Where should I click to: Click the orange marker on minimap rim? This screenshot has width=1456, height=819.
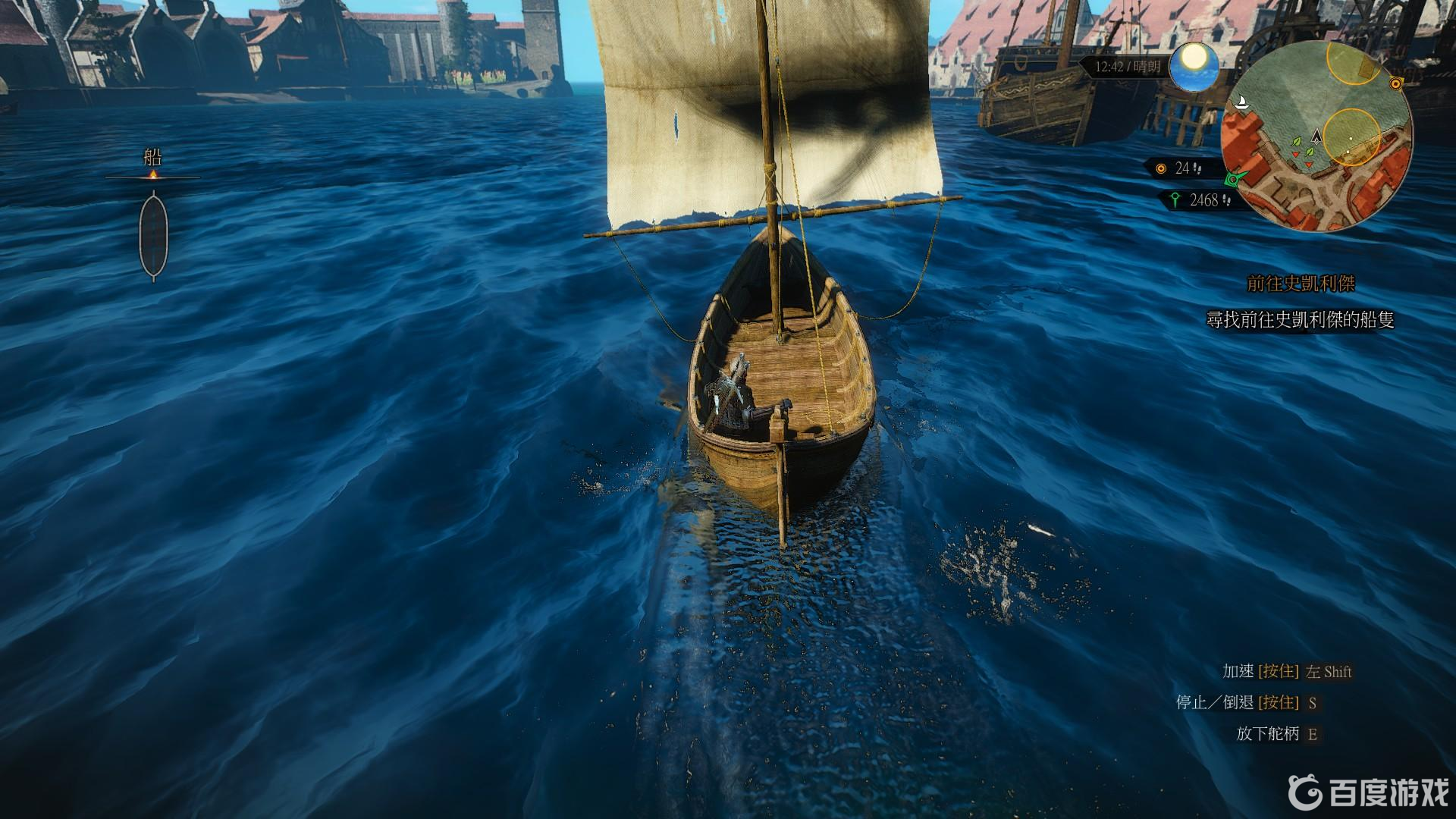coord(1395,83)
